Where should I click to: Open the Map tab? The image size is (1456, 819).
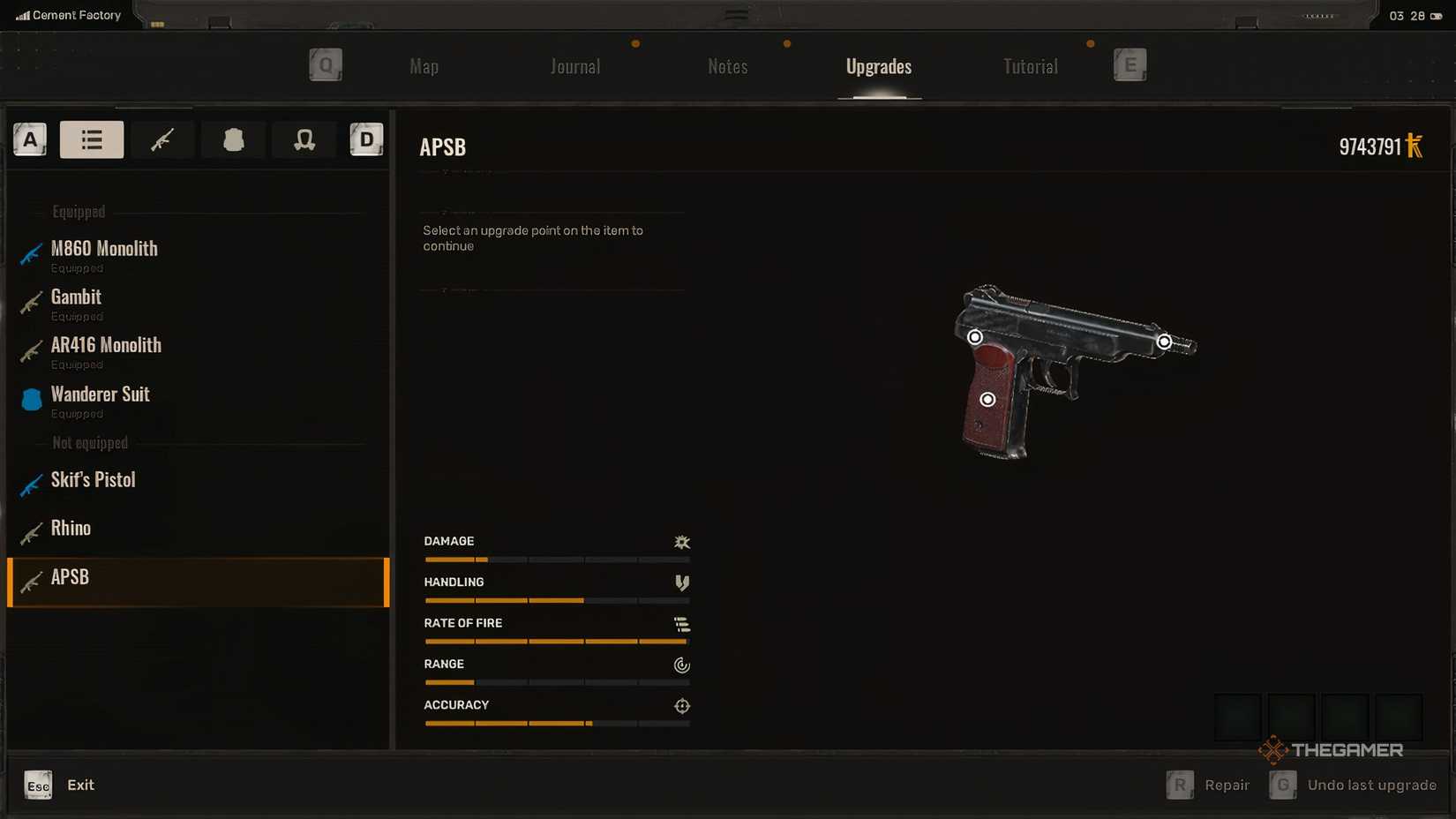(x=424, y=67)
